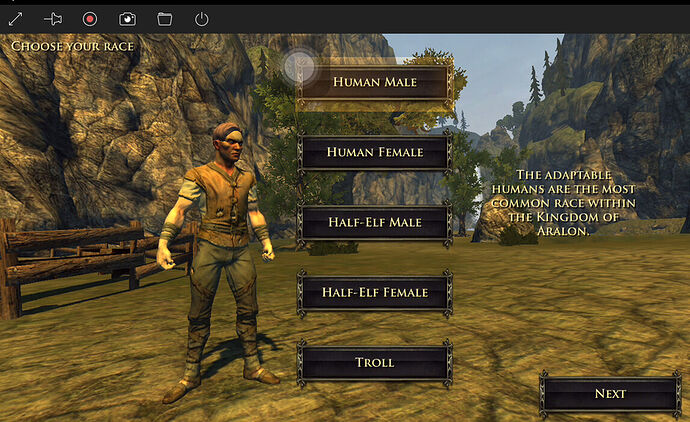Viewport: 690px width, 422px height.
Task: Take a screenshot with the camera icon
Action: tap(127, 18)
